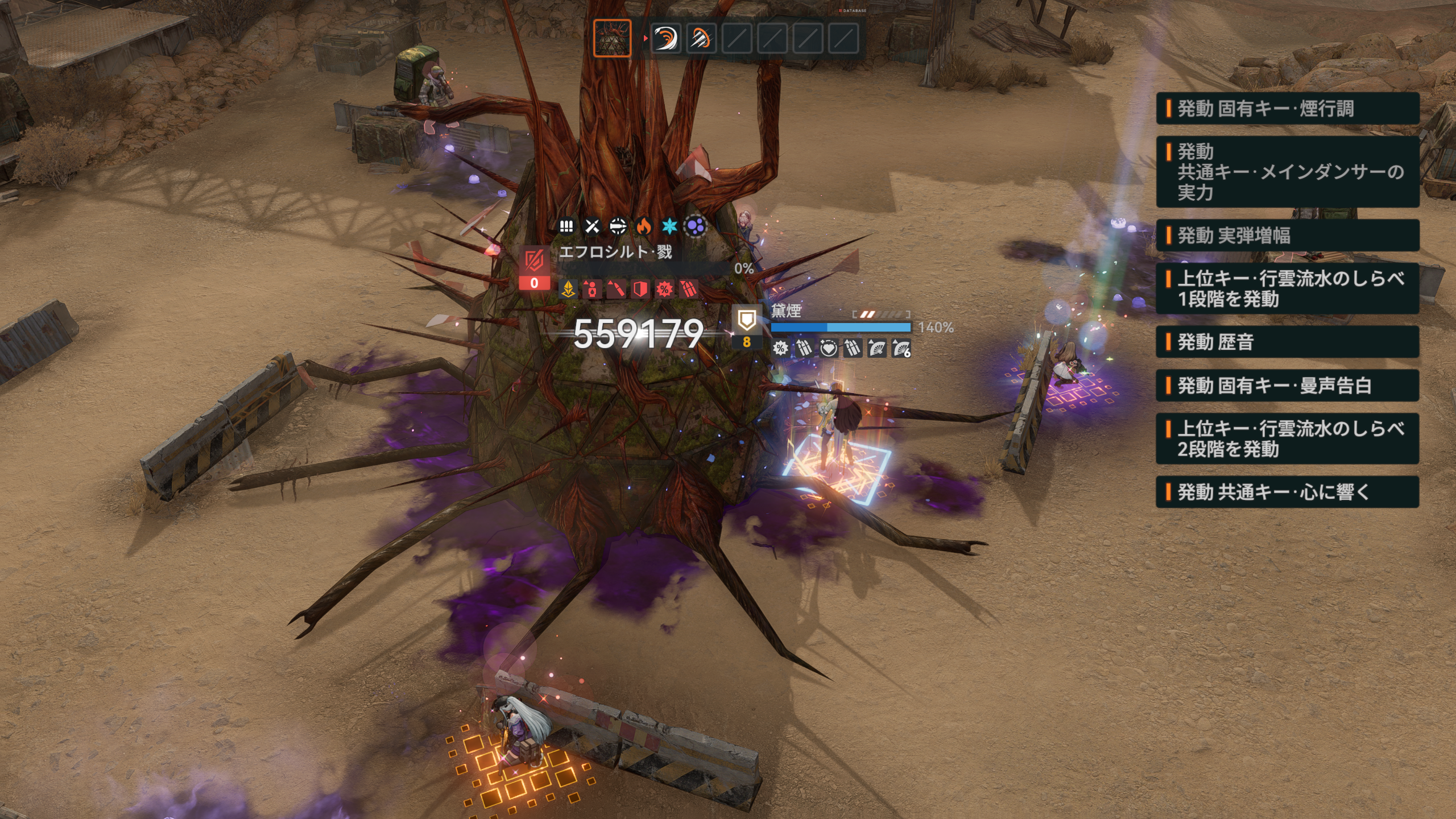This screenshot has width=1456, height=819.
Task: View the purple bubbles weakness icon
Action: tap(696, 226)
